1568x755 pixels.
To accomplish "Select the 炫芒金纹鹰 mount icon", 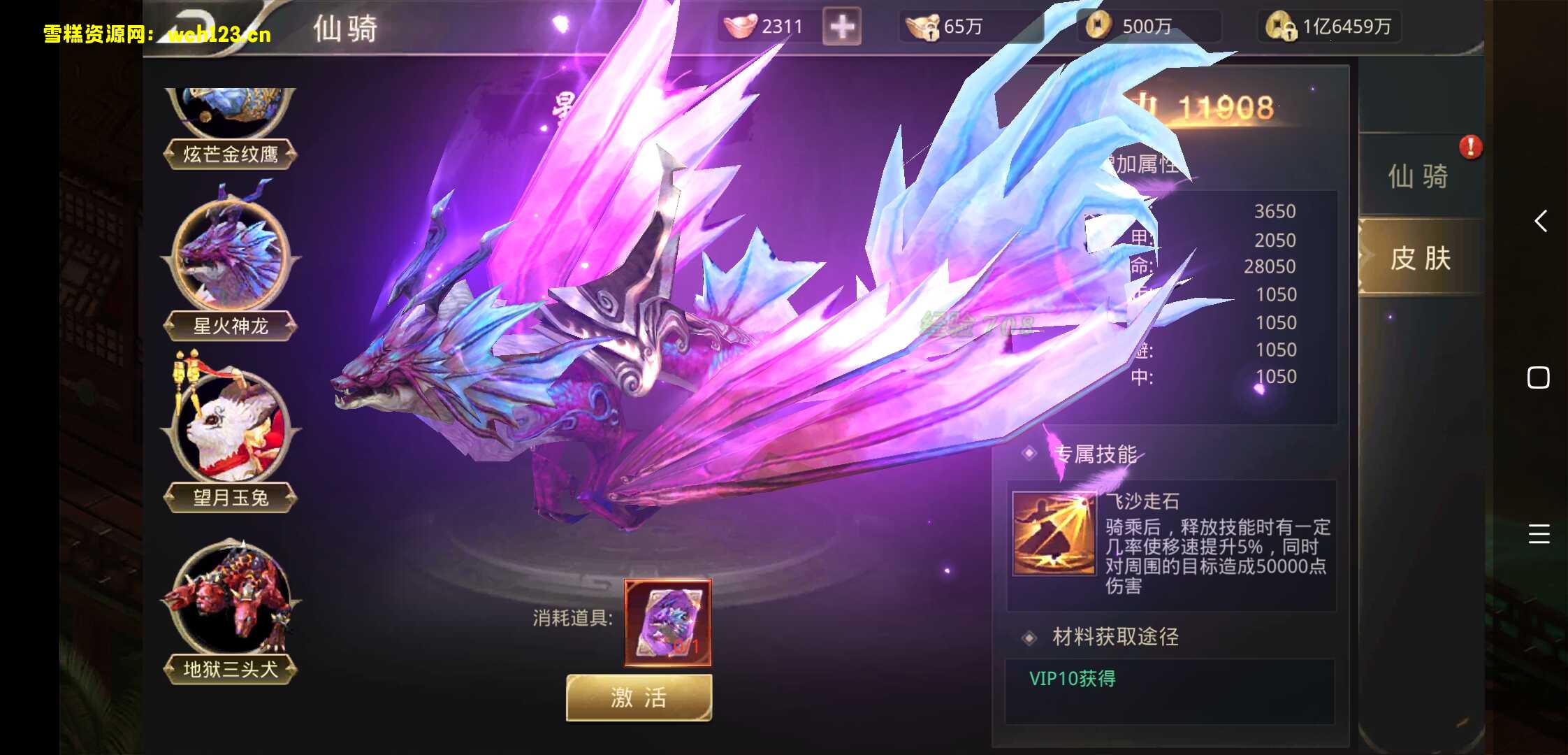I will coord(231,105).
